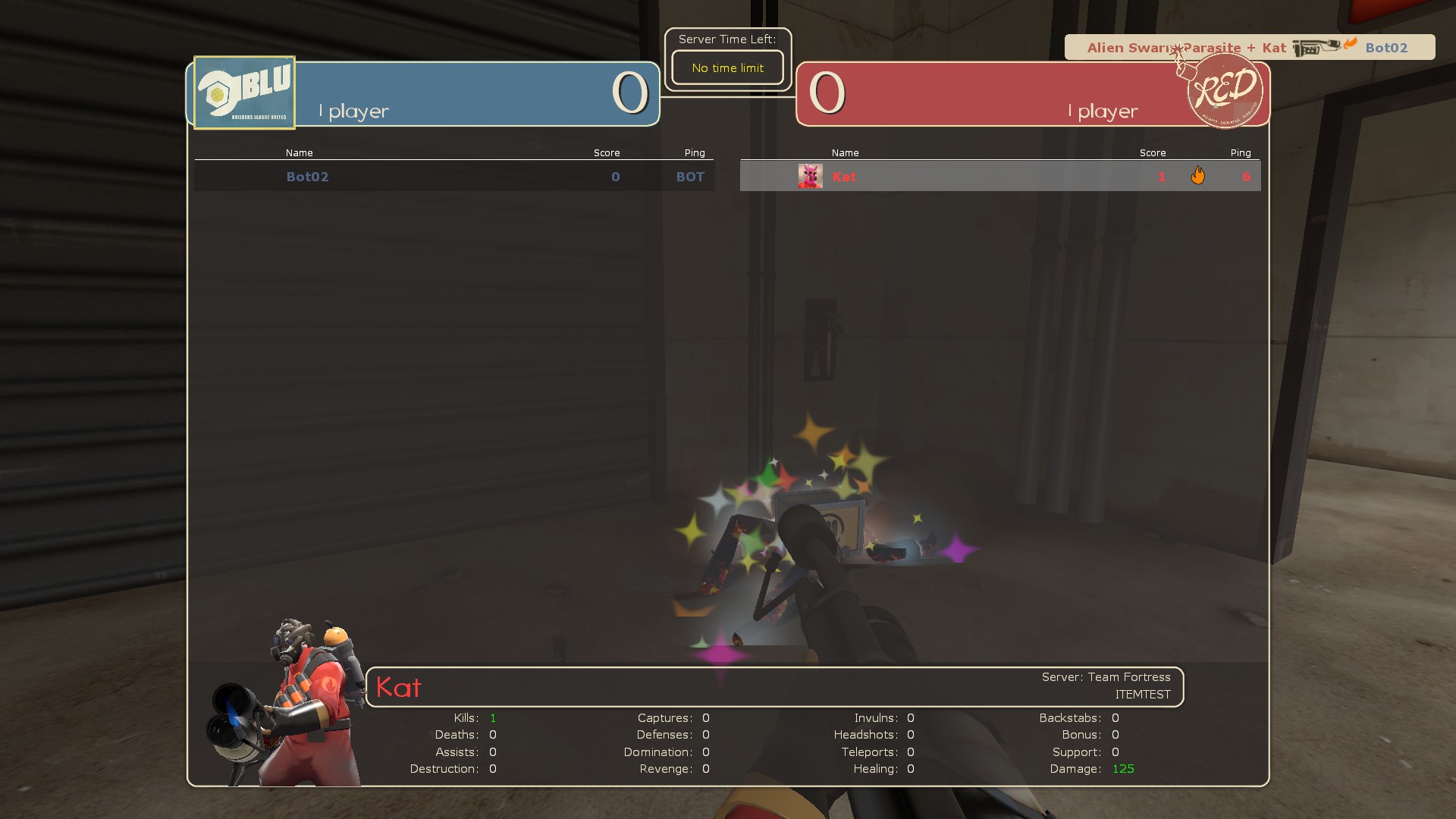Toggle the Server Time Left display
Image resolution: width=1456 pixels, height=819 pixels.
tap(727, 39)
